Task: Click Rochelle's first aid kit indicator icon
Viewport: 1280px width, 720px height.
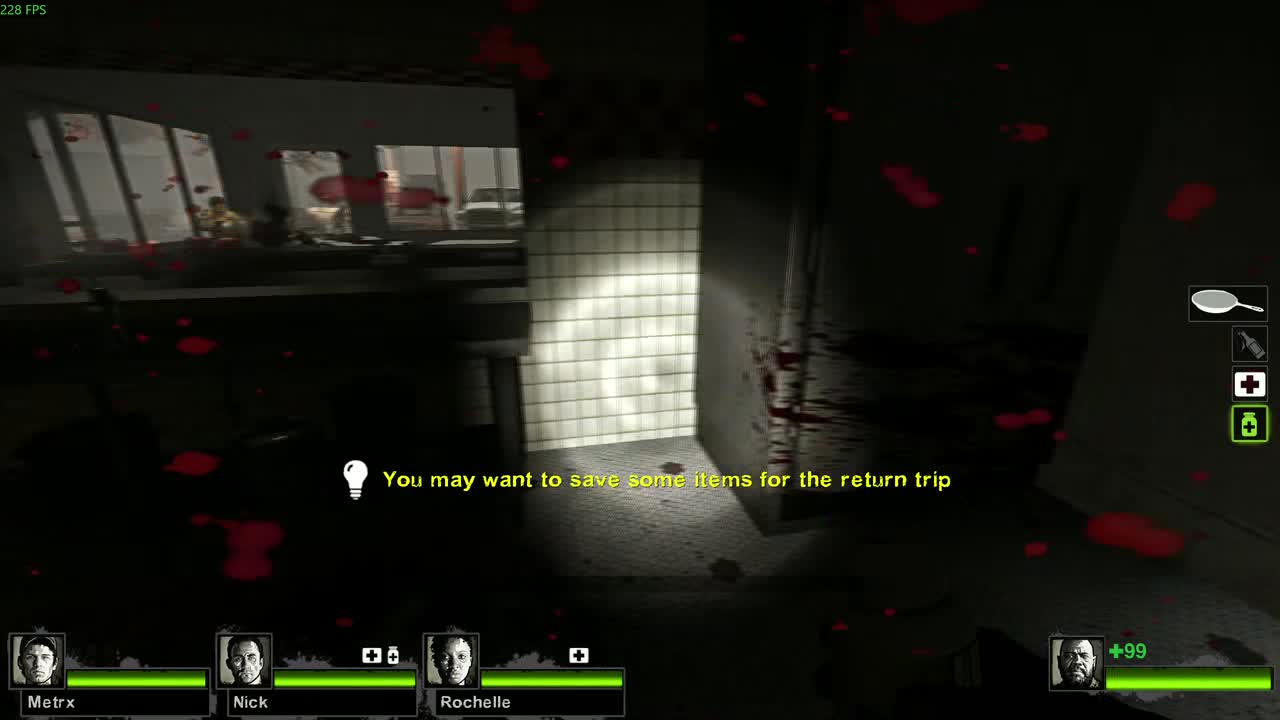Action: click(578, 655)
